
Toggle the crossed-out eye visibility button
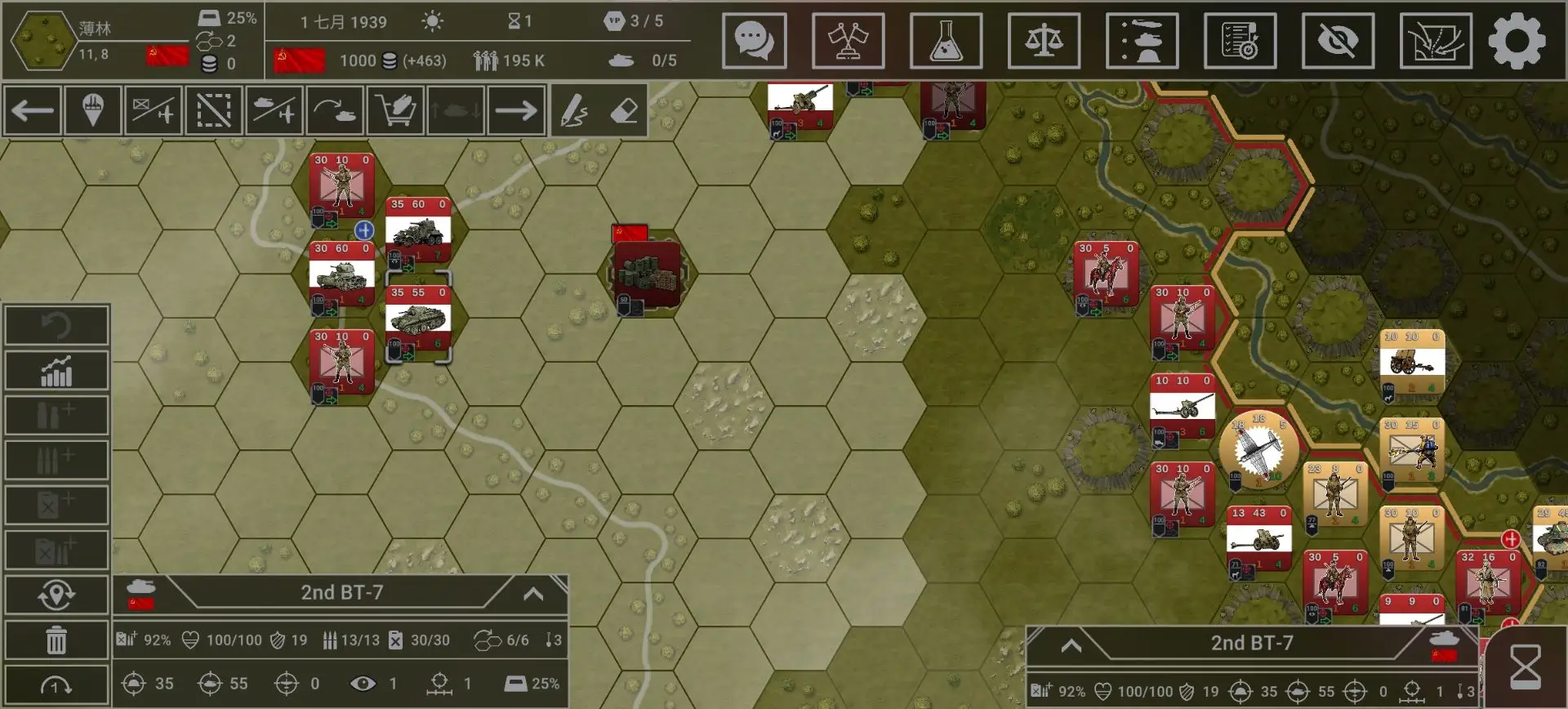click(x=1338, y=40)
